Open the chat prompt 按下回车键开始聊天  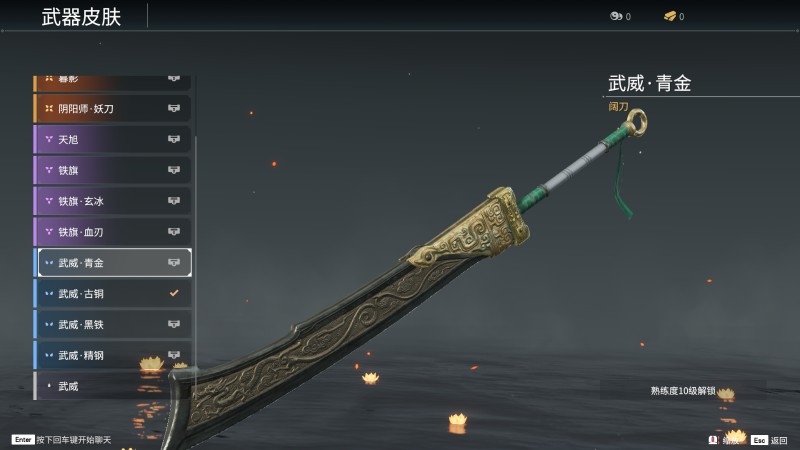point(62,440)
